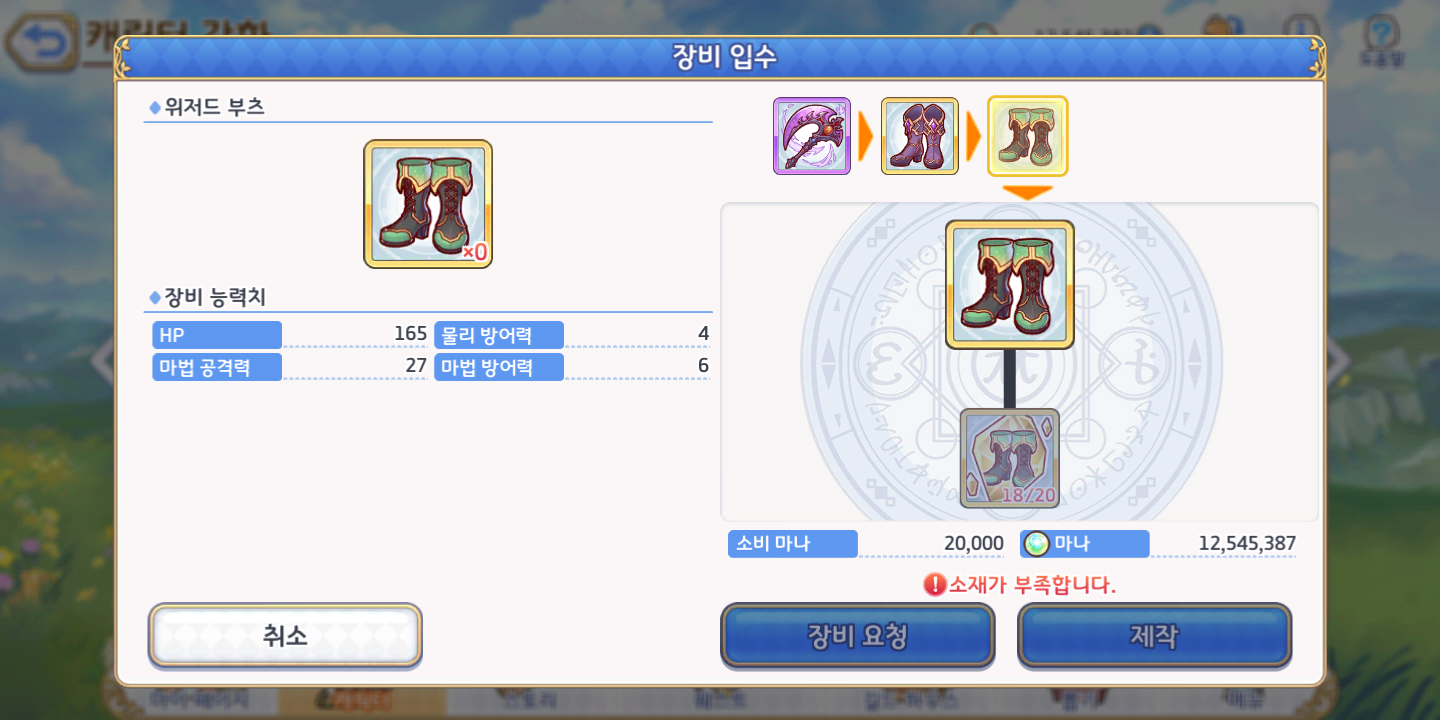
Task: Click the 장비 요청 equipment request button
Action: click(856, 636)
